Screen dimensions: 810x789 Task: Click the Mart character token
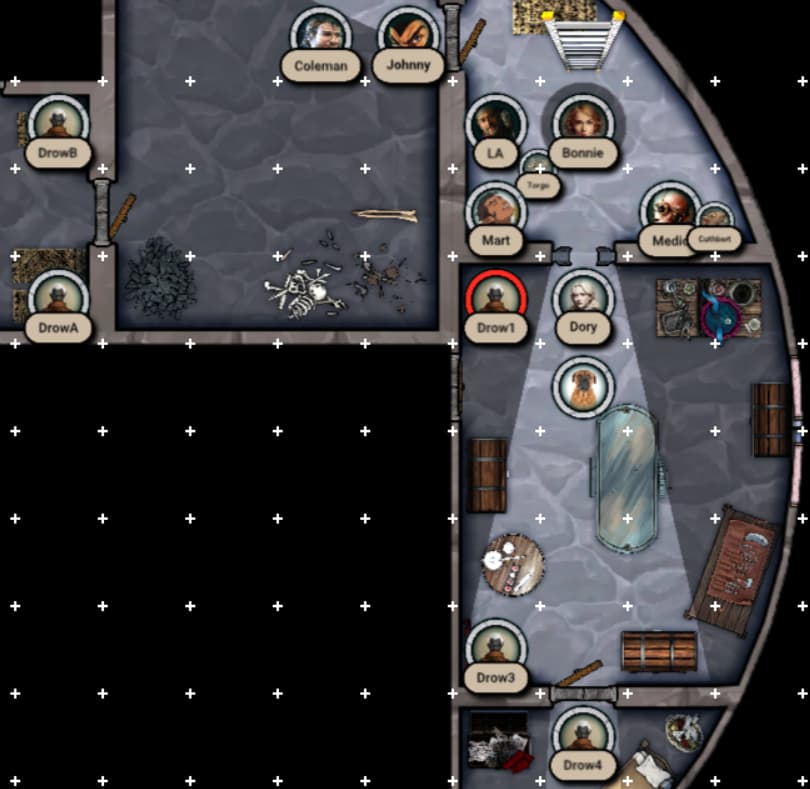point(496,210)
